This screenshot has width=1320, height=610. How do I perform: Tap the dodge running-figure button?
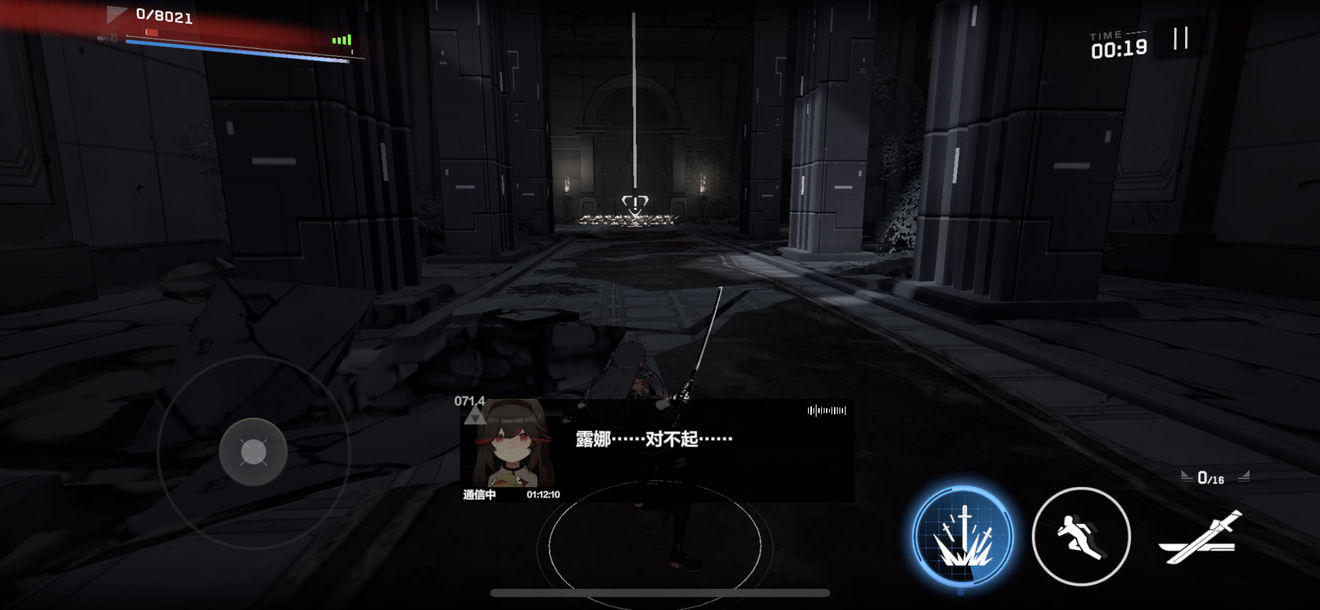click(x=1081, y=536)
